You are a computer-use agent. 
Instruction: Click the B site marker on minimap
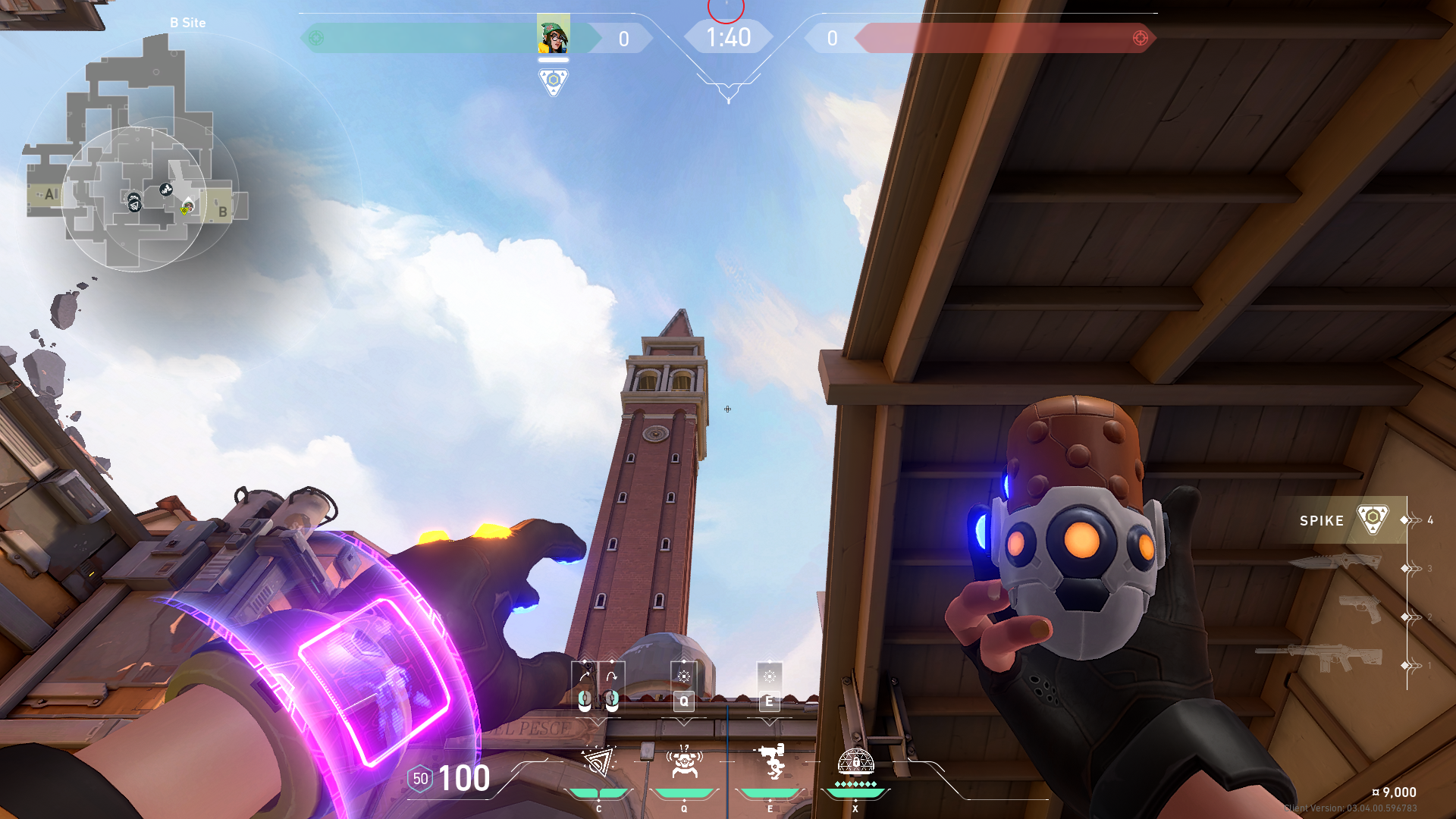222,212
